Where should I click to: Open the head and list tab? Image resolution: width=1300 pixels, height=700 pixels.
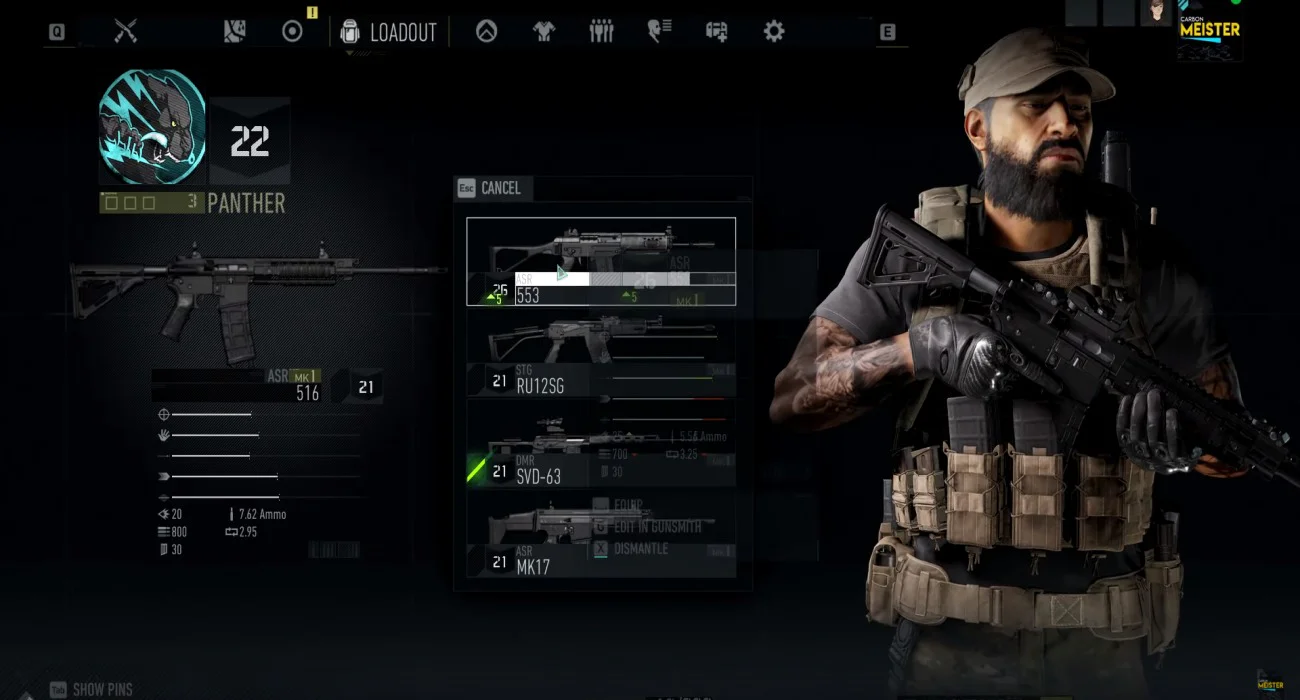pyautogui.click(x=659, y=32)
